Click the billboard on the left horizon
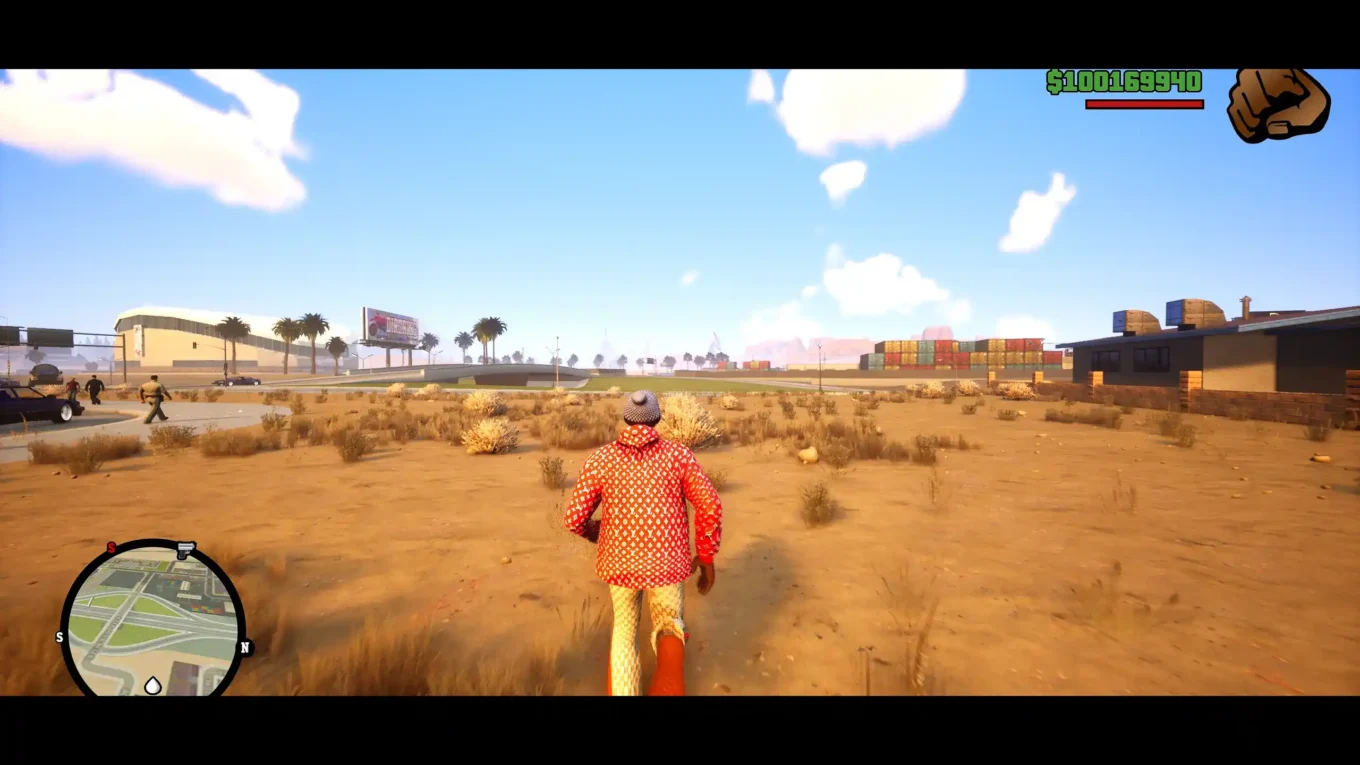This screenshot has height=765, width=1360. coord(389,324)
